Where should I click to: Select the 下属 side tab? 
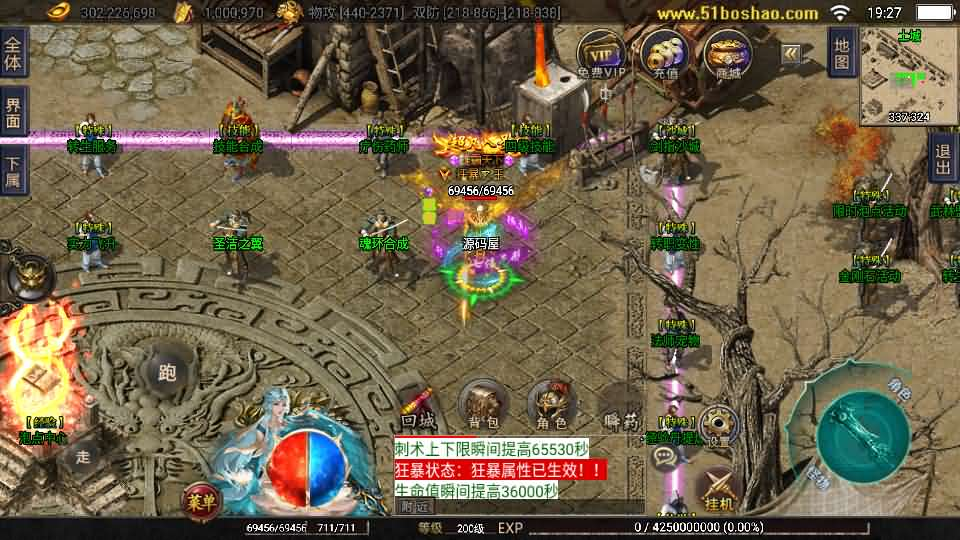point(13,171)
